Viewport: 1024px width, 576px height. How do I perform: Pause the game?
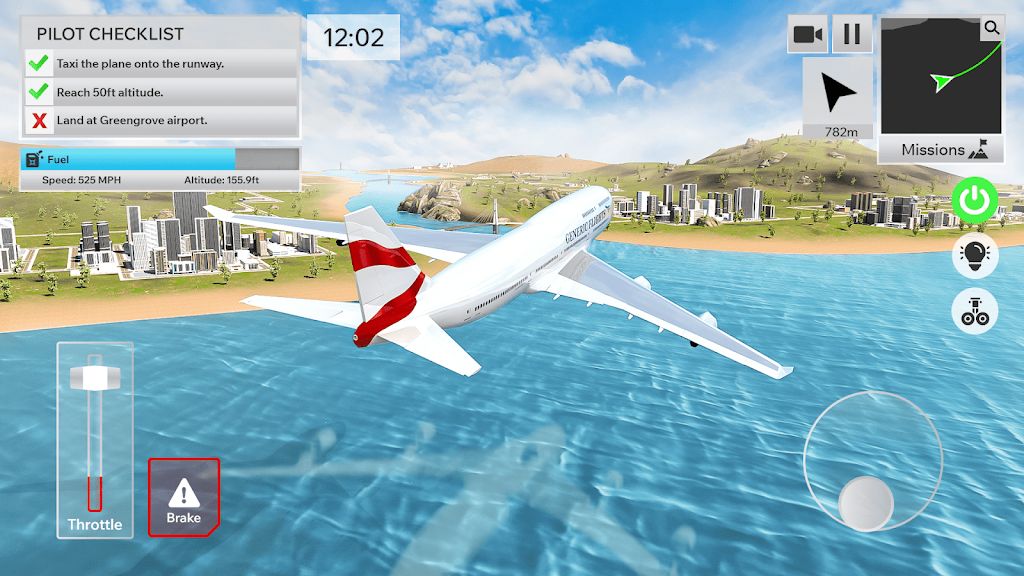coord(852,34)
